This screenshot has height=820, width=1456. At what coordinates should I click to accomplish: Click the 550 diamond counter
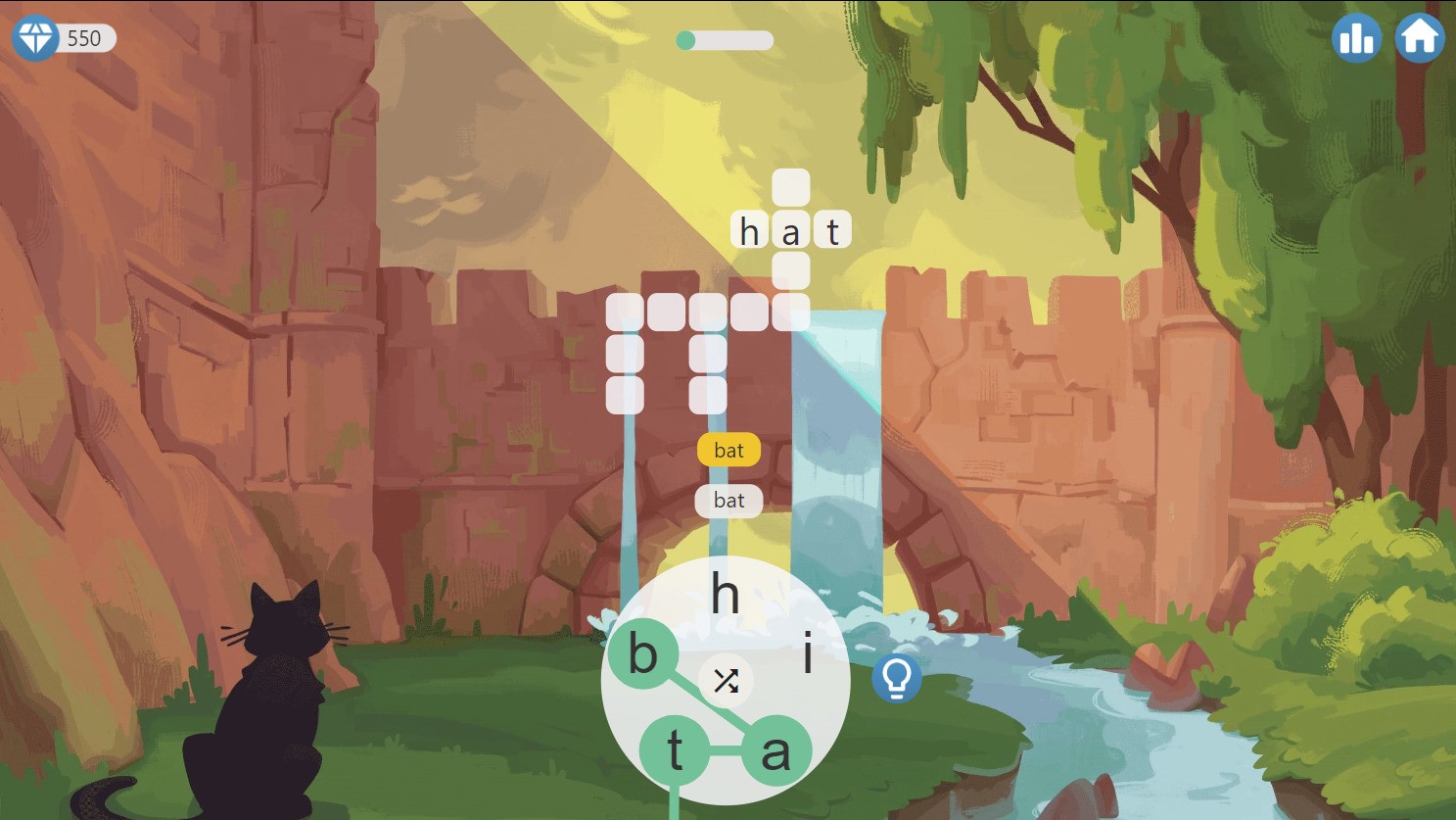click(x=85, y=38)
